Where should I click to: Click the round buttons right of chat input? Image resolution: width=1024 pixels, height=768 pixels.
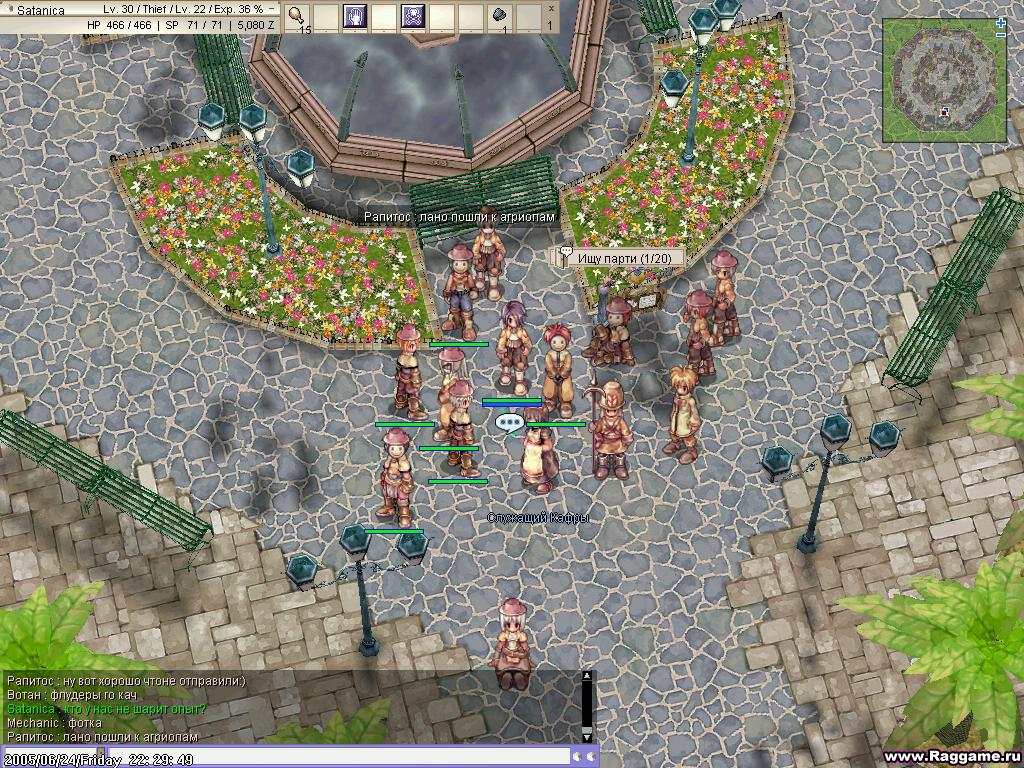coord(584,756)
